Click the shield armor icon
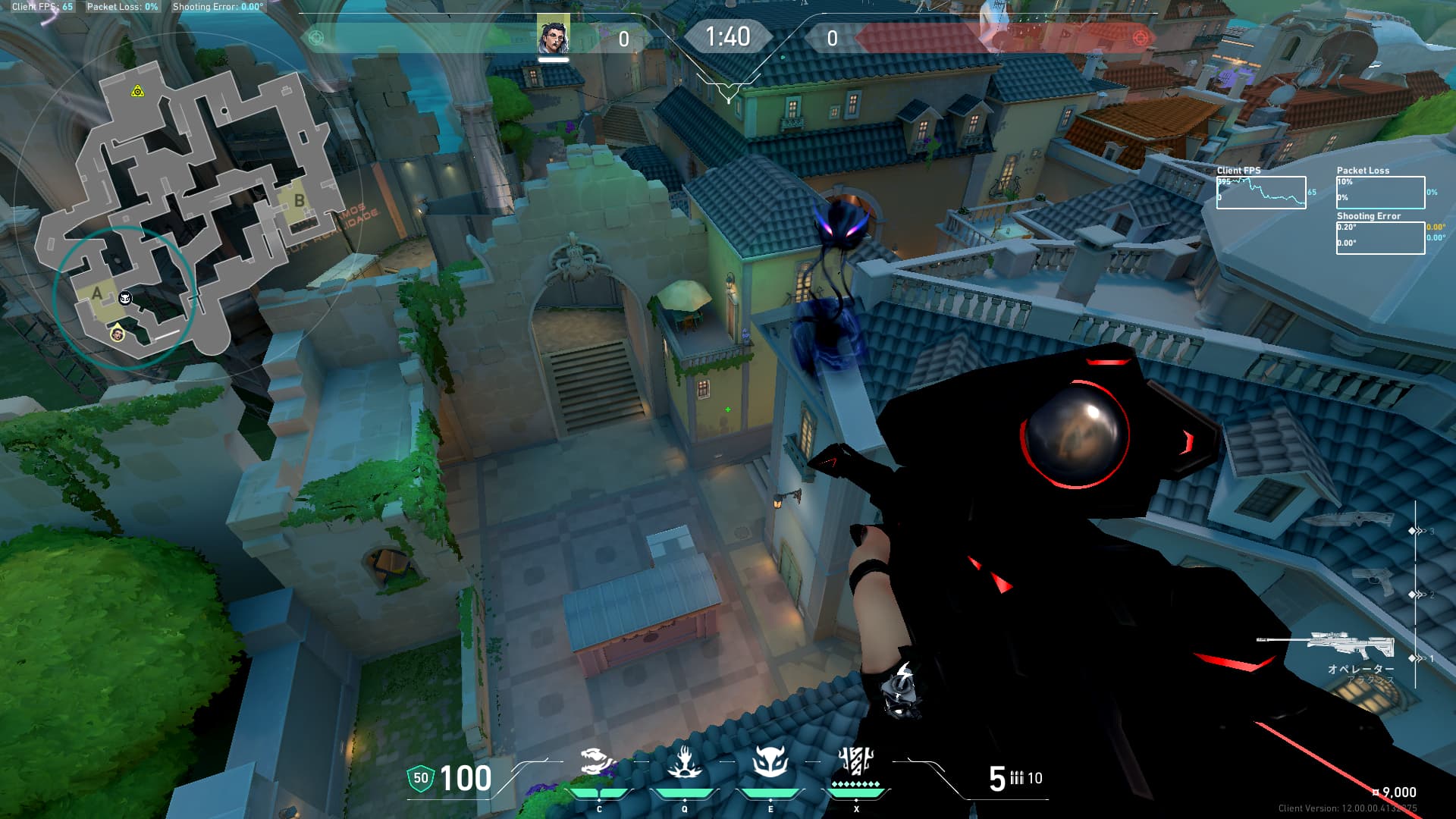Screen dimensions: 1456x819 pyautogui.click(x=421, y=779)
